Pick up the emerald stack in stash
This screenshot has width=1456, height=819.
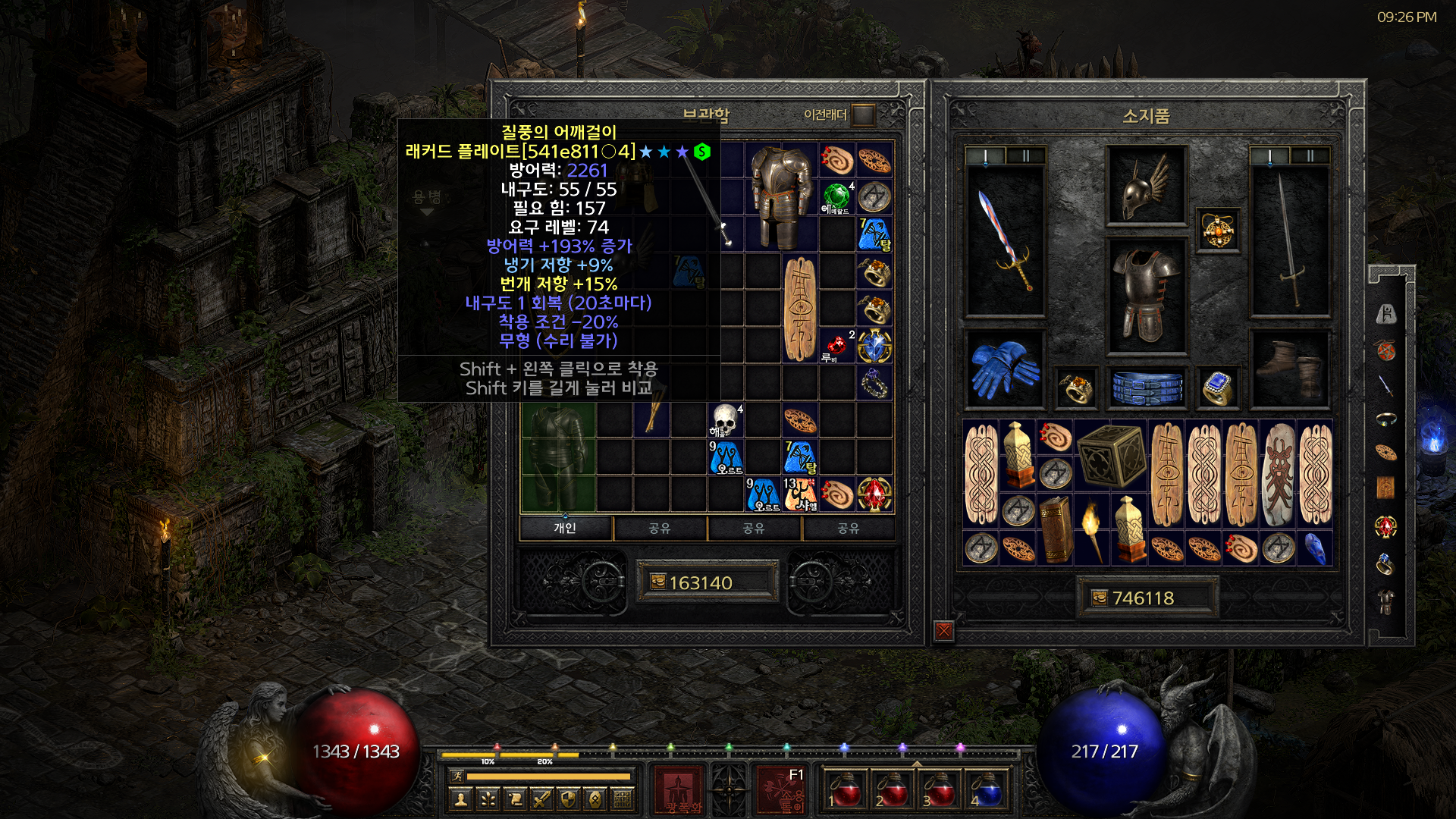(x=837, y=197)
